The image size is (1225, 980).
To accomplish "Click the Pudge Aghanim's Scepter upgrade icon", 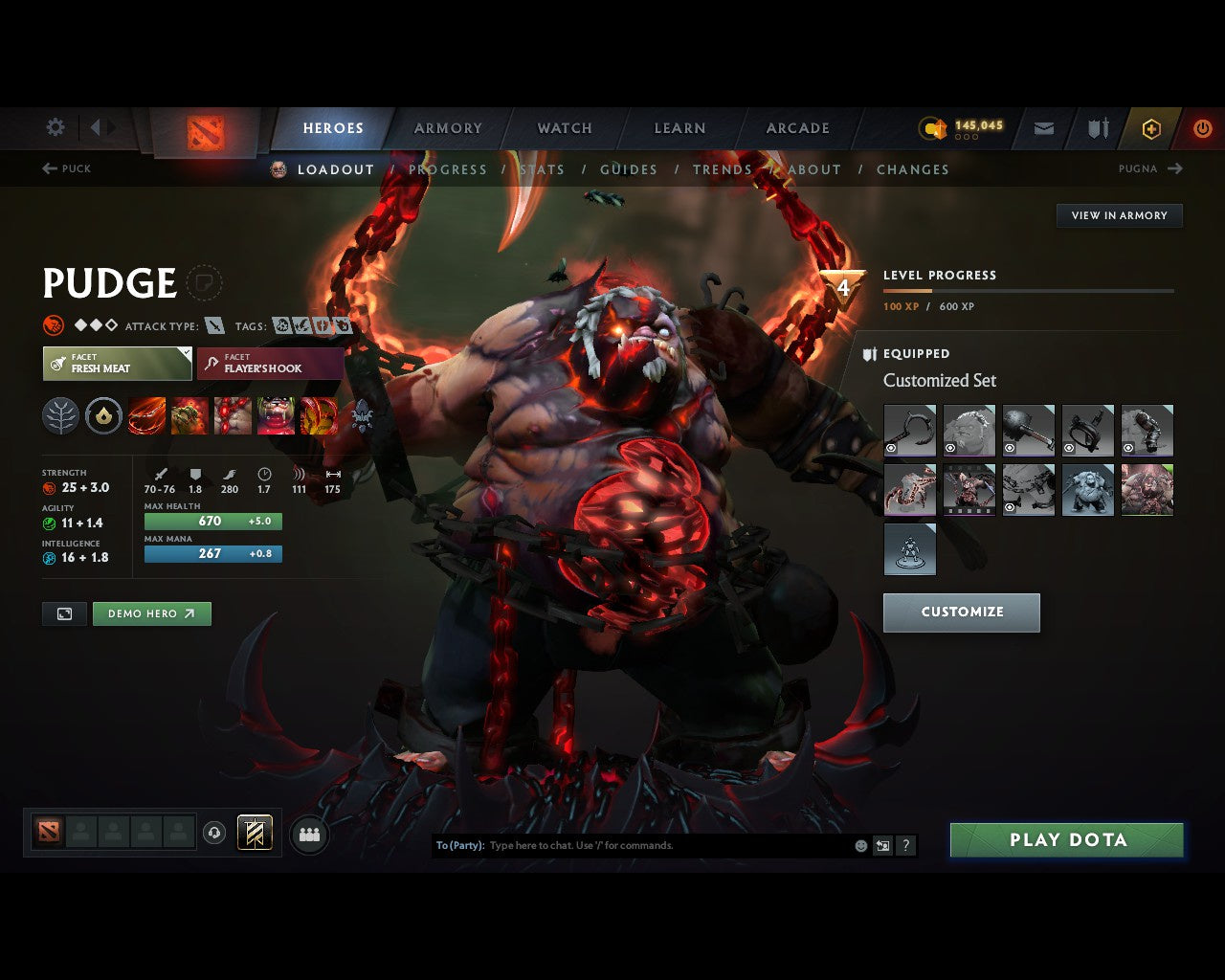I will click(x=362, y=415).
